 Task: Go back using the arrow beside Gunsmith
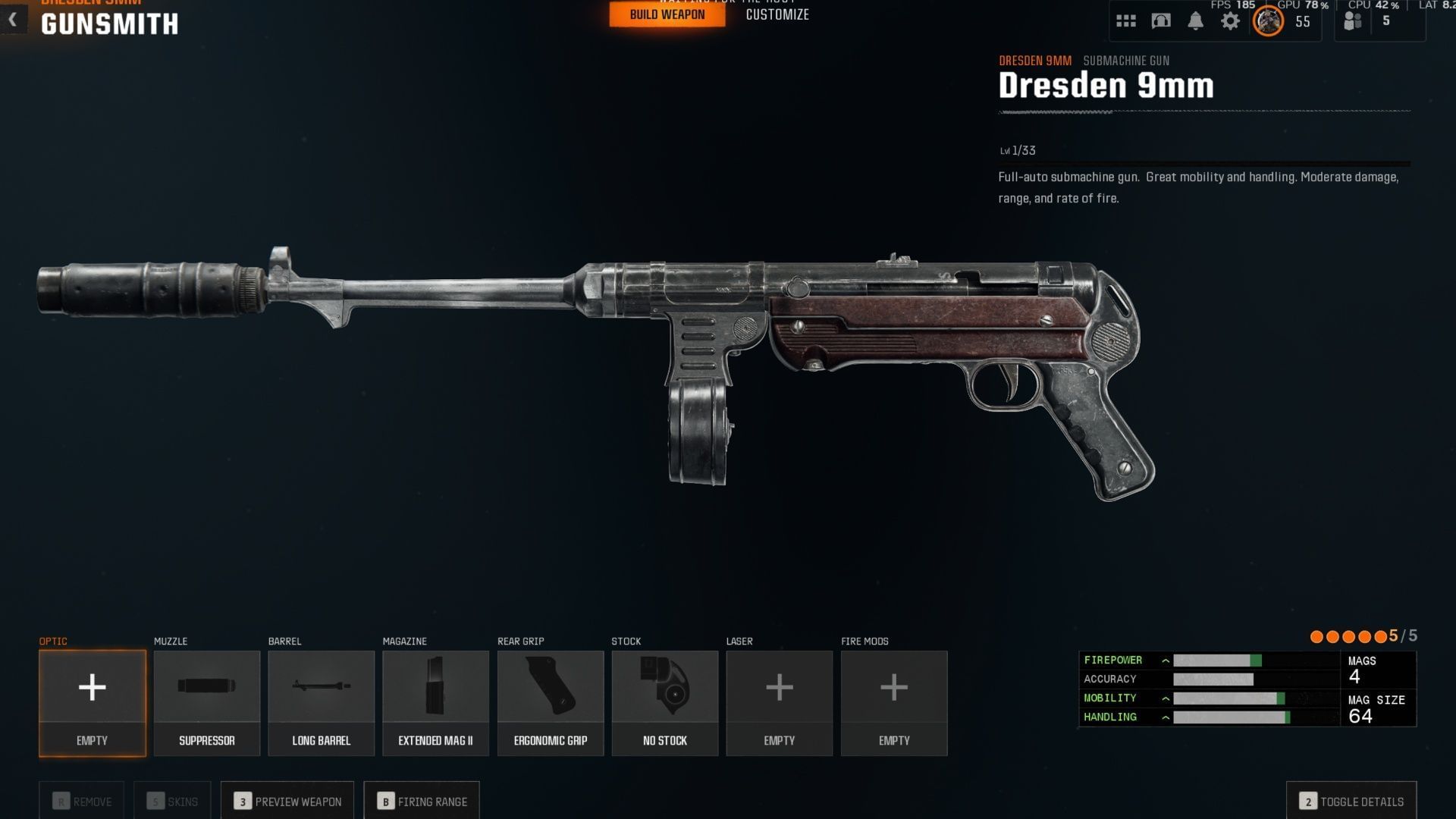tap(13, 20)
